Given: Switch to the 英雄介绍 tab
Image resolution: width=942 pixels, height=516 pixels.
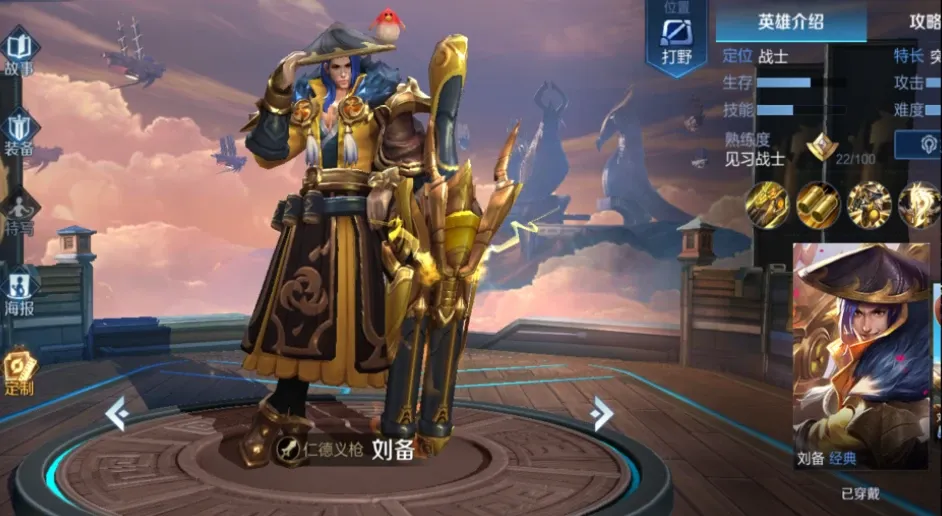Looking at the screenshot, I should (790, 21).
